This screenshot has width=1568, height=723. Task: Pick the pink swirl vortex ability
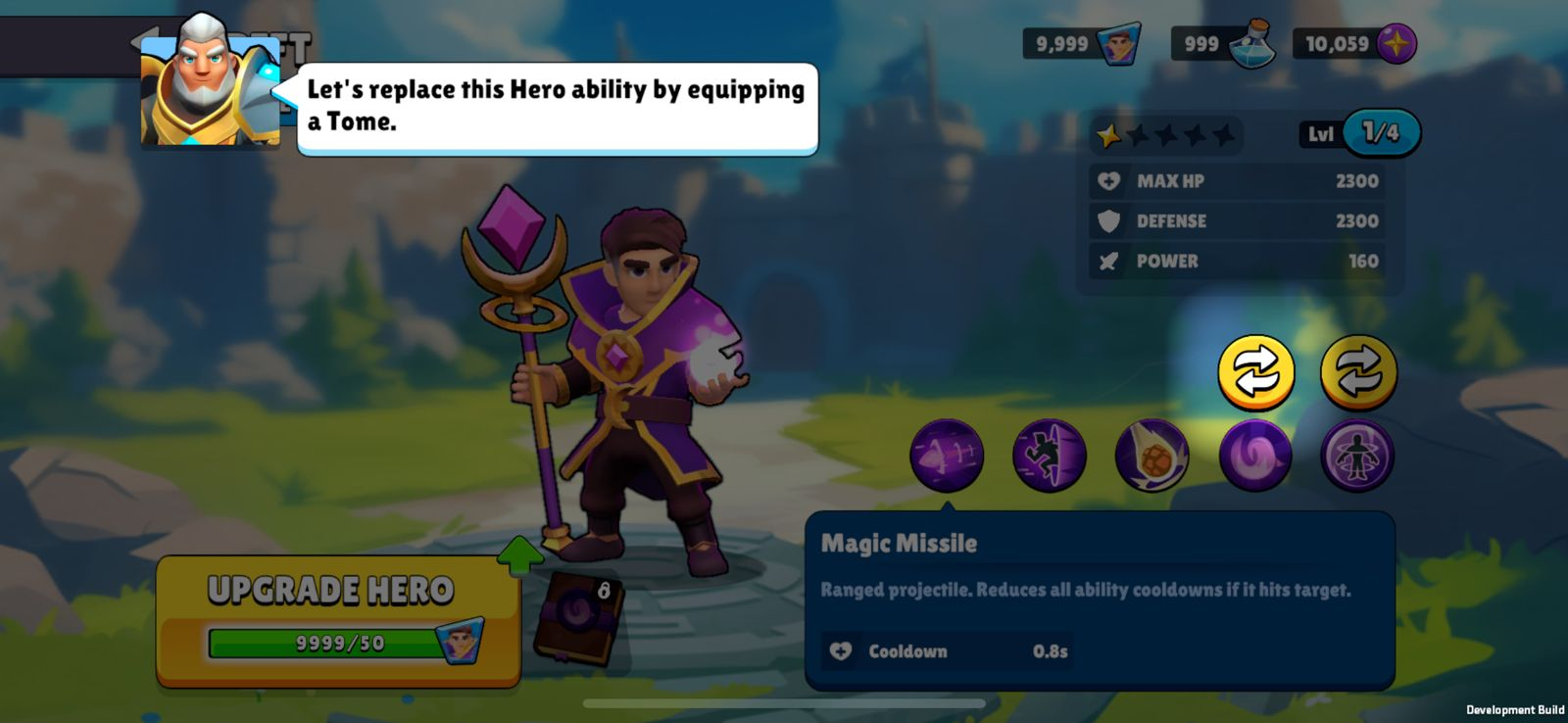(x=1255, y=456)
